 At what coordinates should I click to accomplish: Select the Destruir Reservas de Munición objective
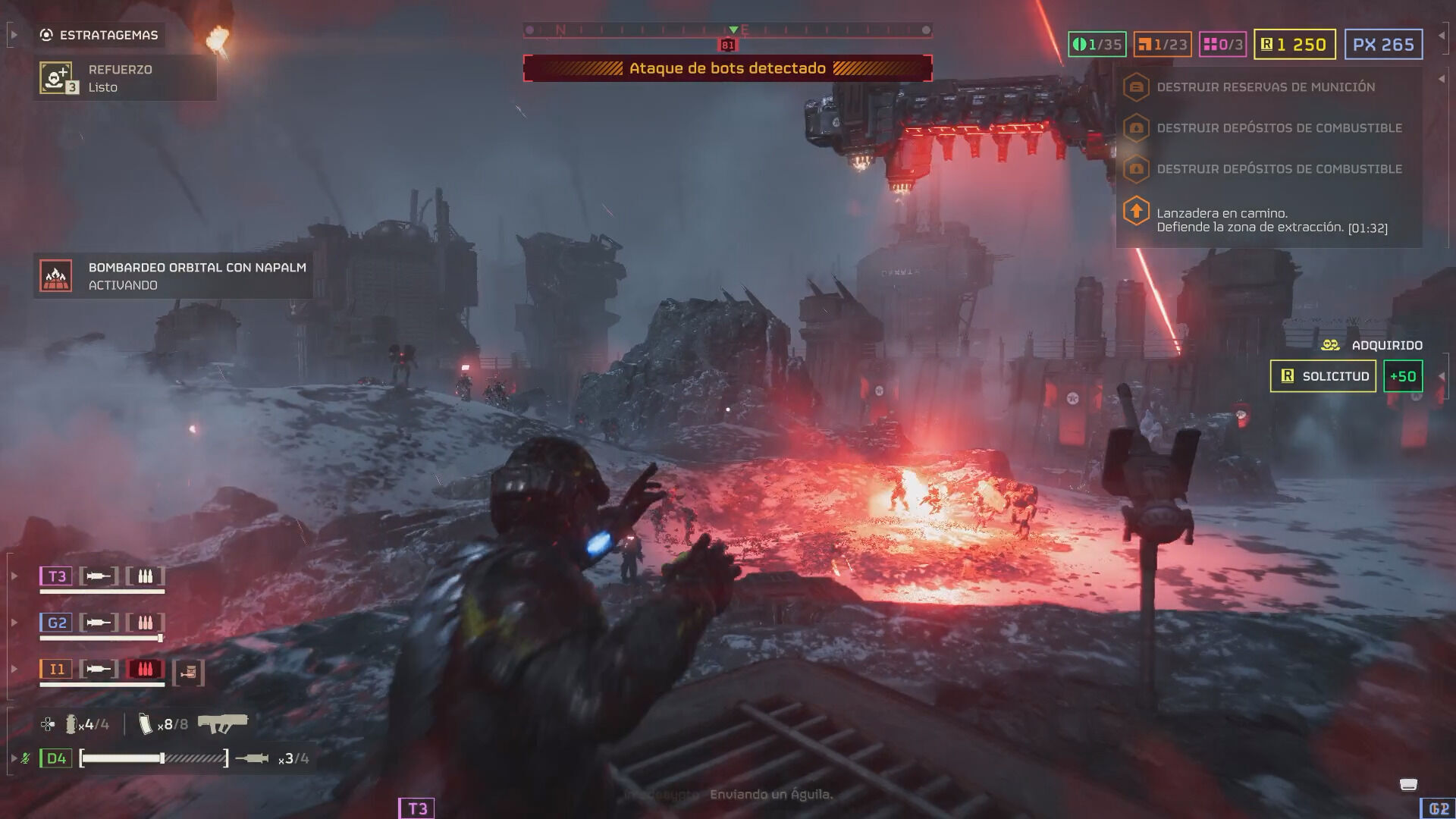(x=1265, y=87)
